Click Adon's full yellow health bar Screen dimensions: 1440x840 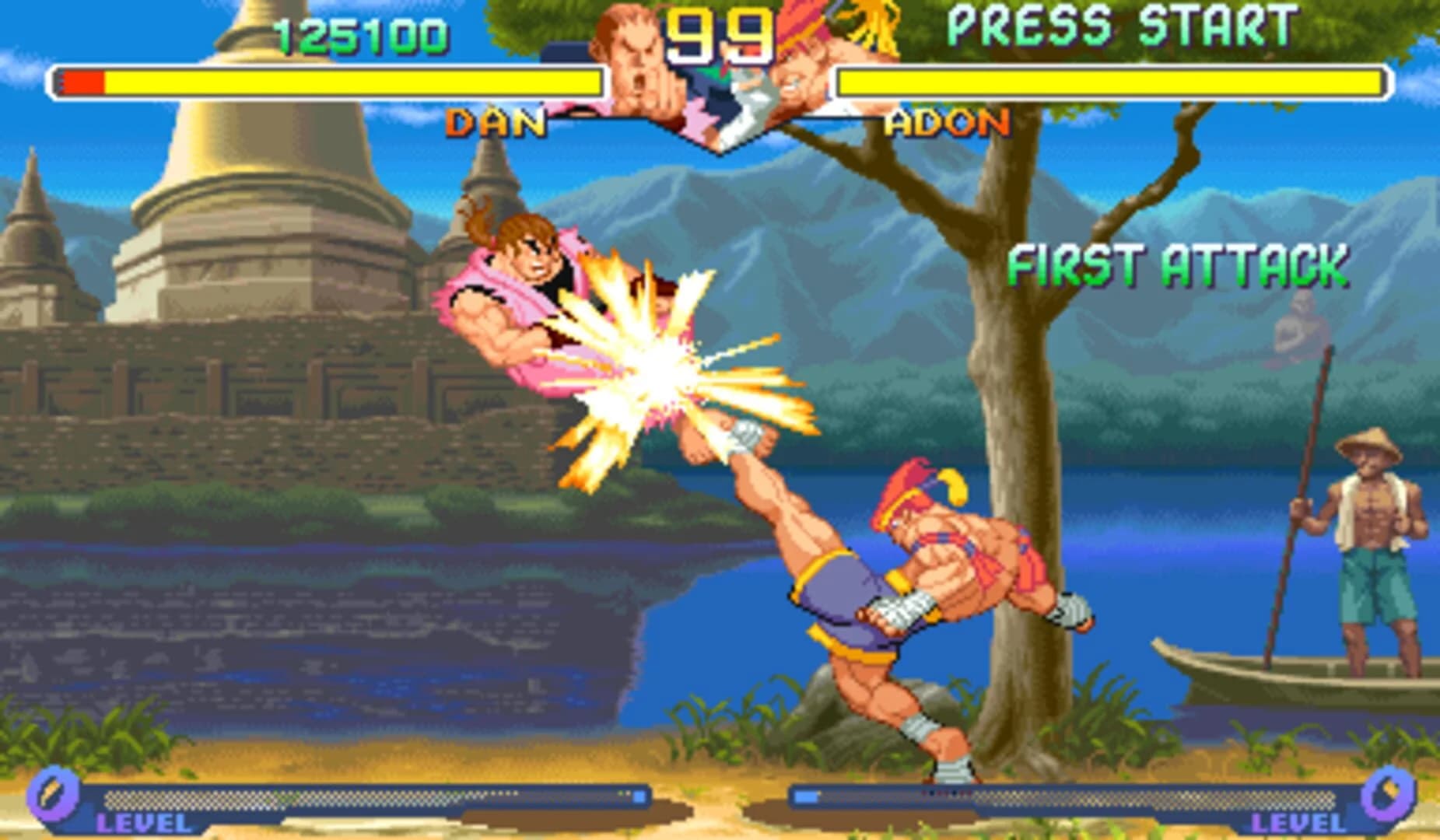(1105, 82)
